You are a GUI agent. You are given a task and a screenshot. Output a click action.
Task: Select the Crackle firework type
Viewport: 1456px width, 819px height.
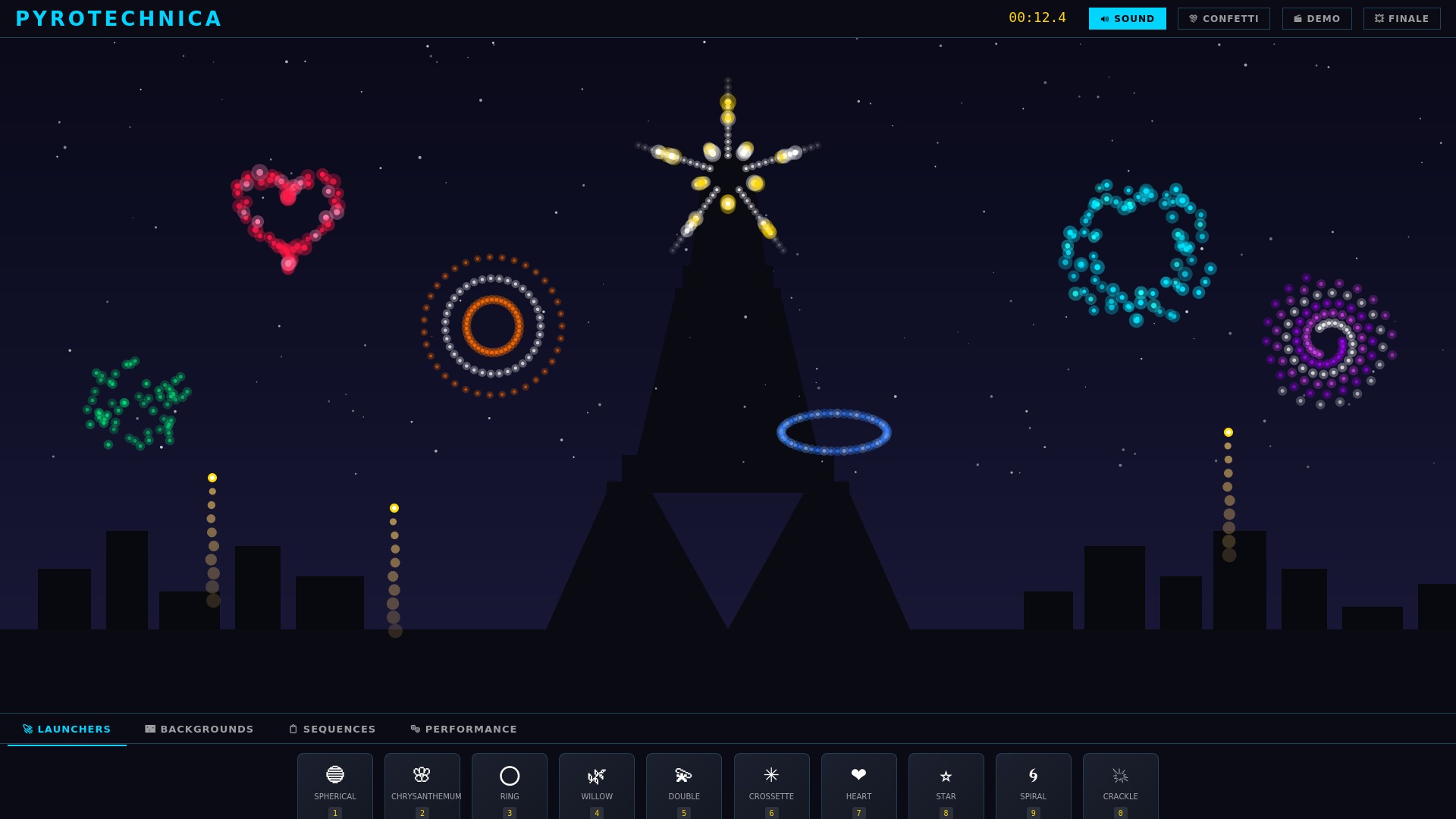[1120, 785]
